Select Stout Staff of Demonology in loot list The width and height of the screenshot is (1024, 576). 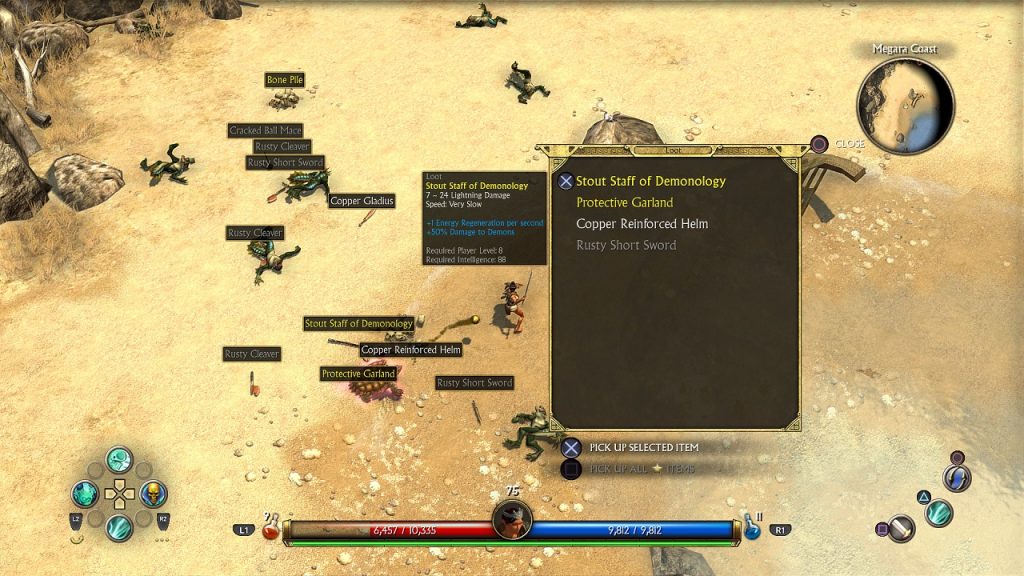point(650,181)
